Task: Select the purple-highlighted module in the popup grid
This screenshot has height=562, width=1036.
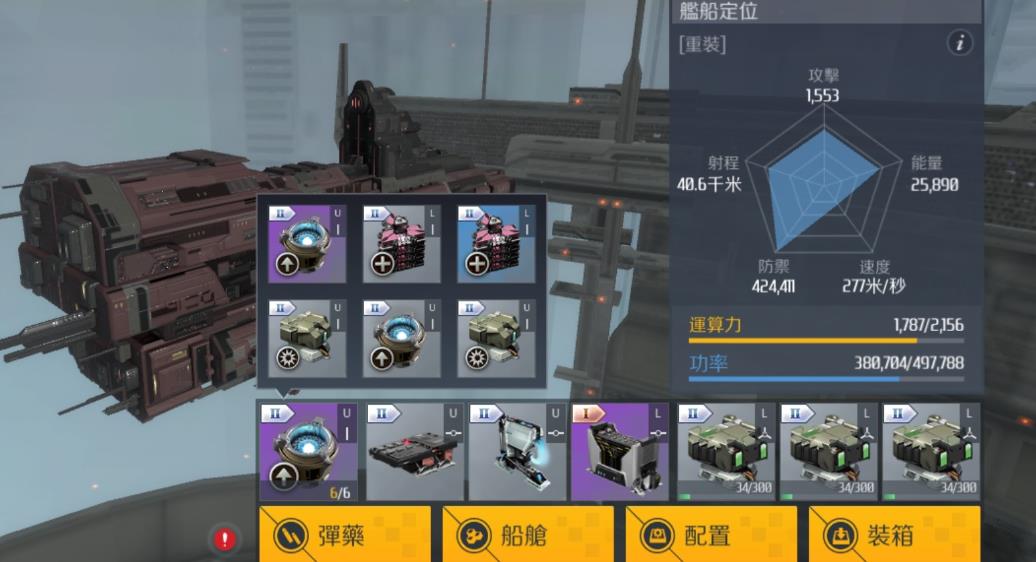Action: tap(307, 244)
